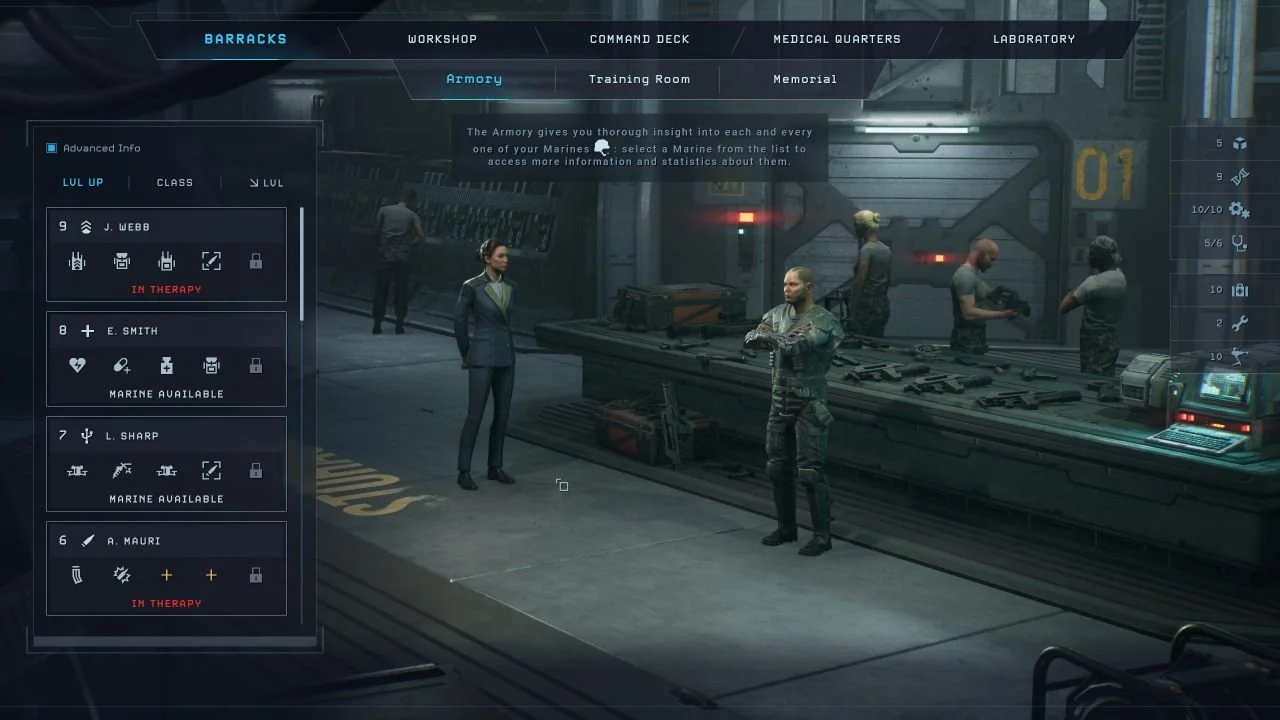Sort the marine list by Class
The height and width of the screenshot is (720, 1280).
click(175, 182)
